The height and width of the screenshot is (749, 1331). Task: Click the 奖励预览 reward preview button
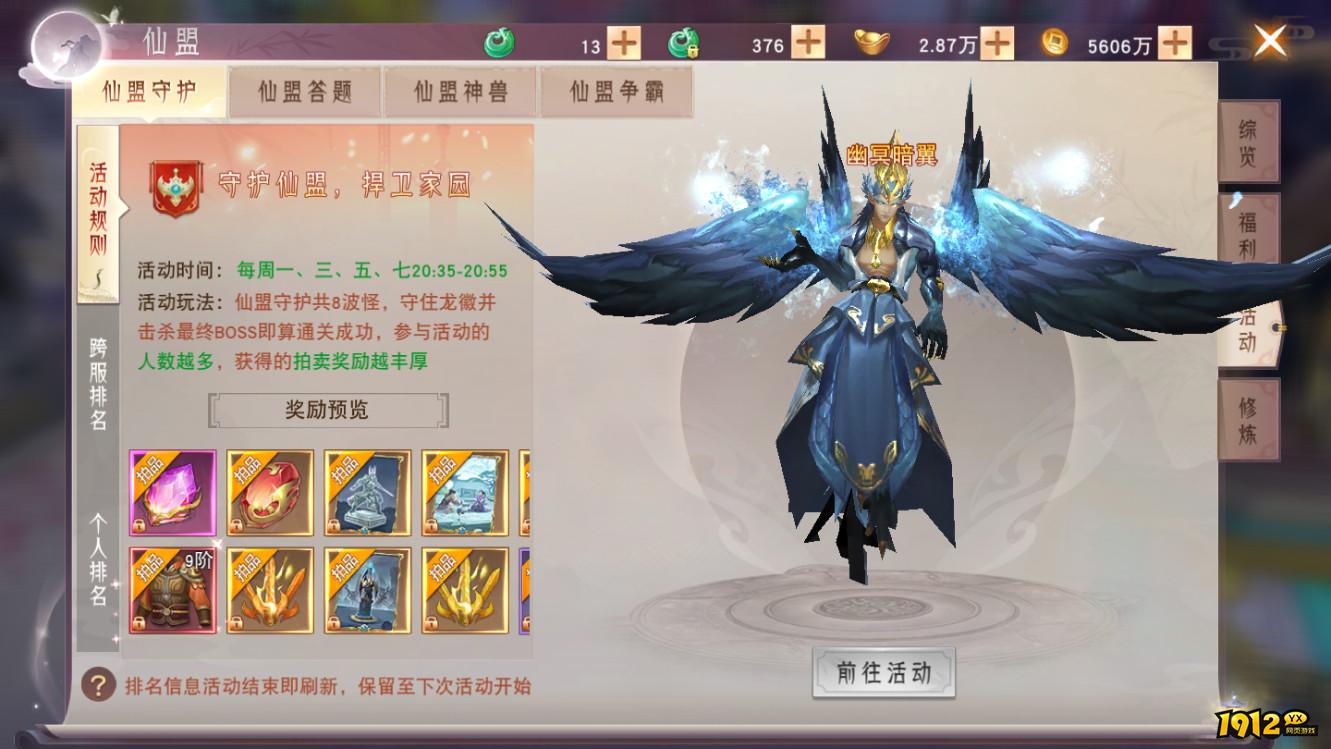pos(329,410)
